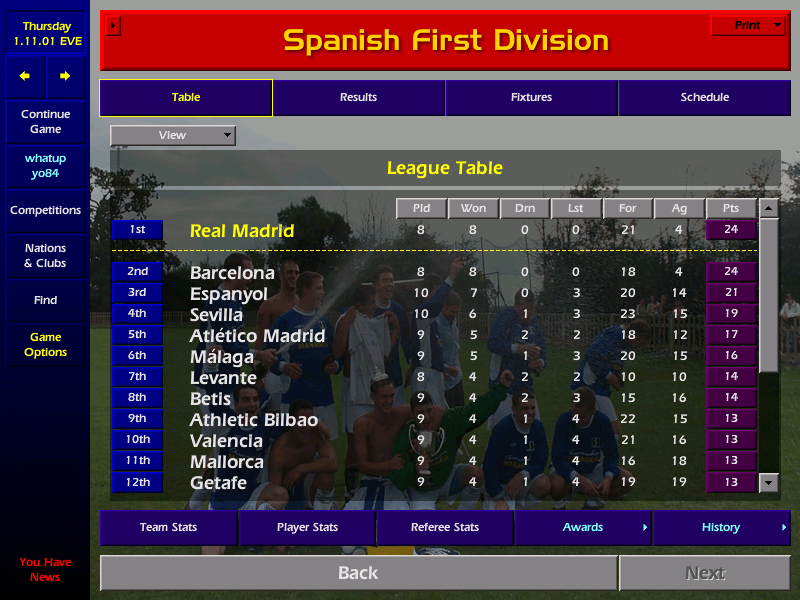800x600 pixels.
Task: Open the Fixtures tab
Action: pos(531,98)
